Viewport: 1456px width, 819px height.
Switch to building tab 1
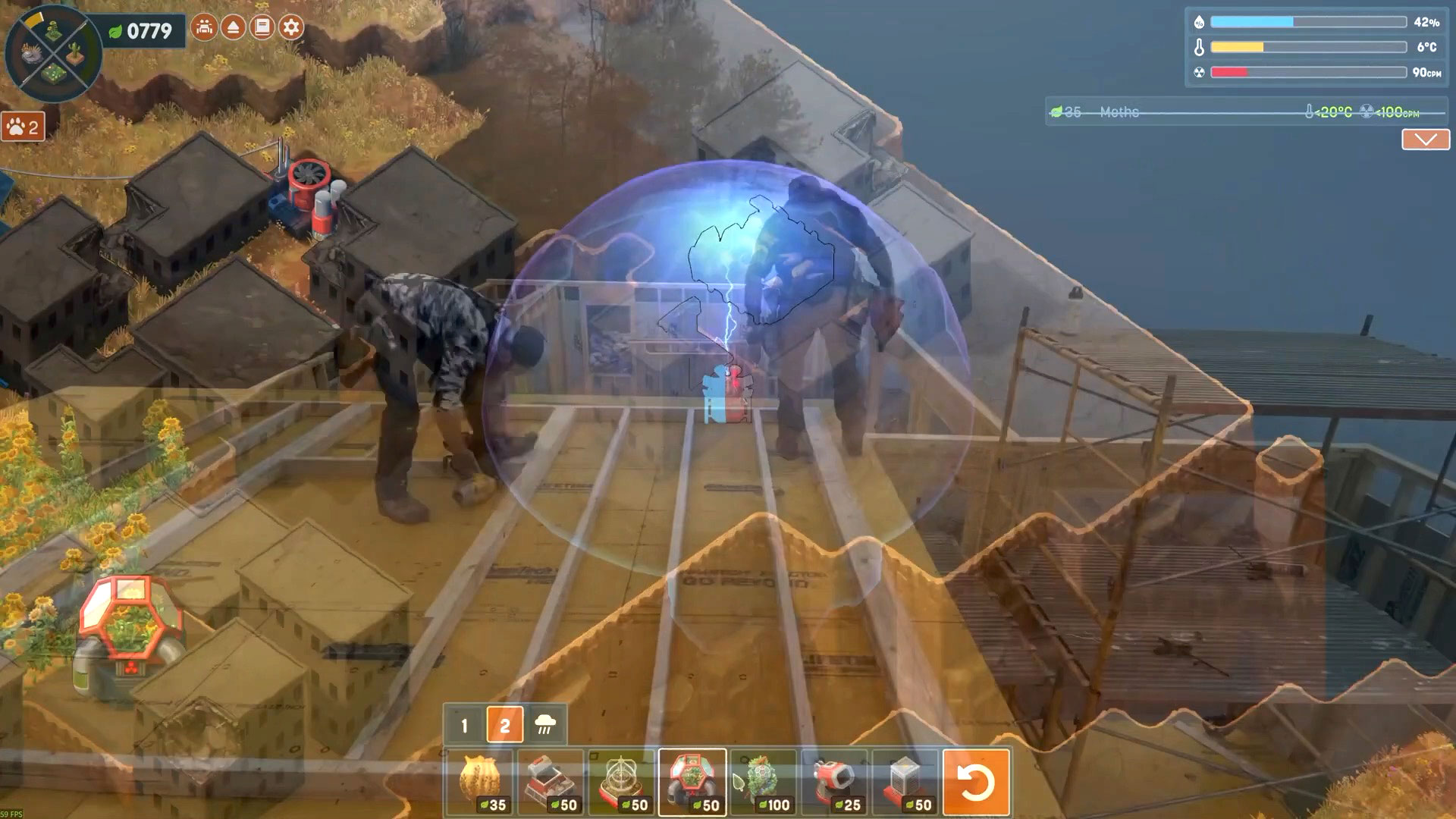[x=464, y=726]
